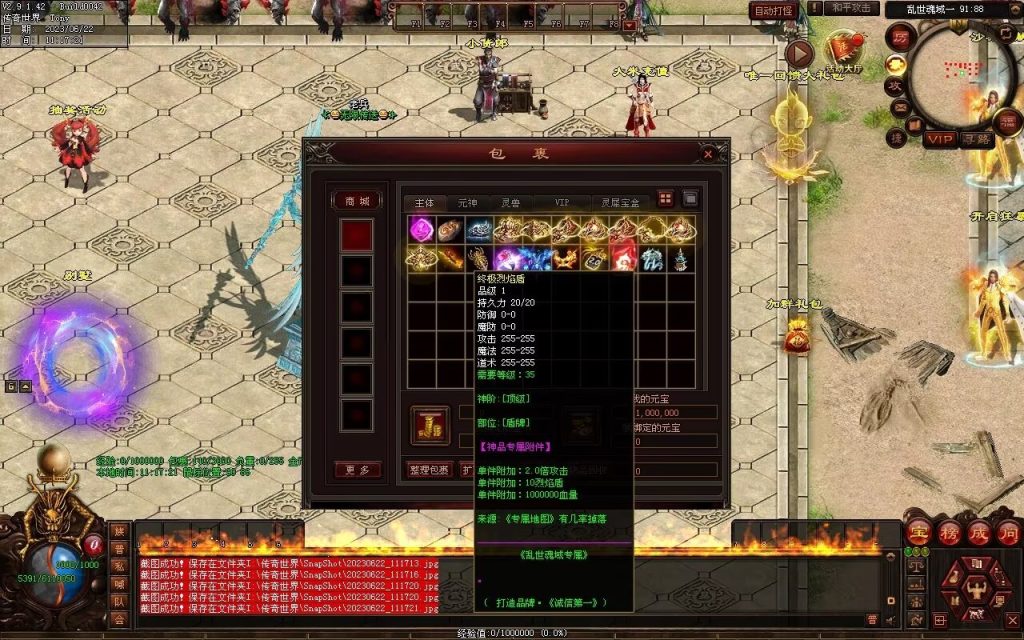Click the 整理包裹 sort button
The image size is (1024, 640).
point(429,469)
